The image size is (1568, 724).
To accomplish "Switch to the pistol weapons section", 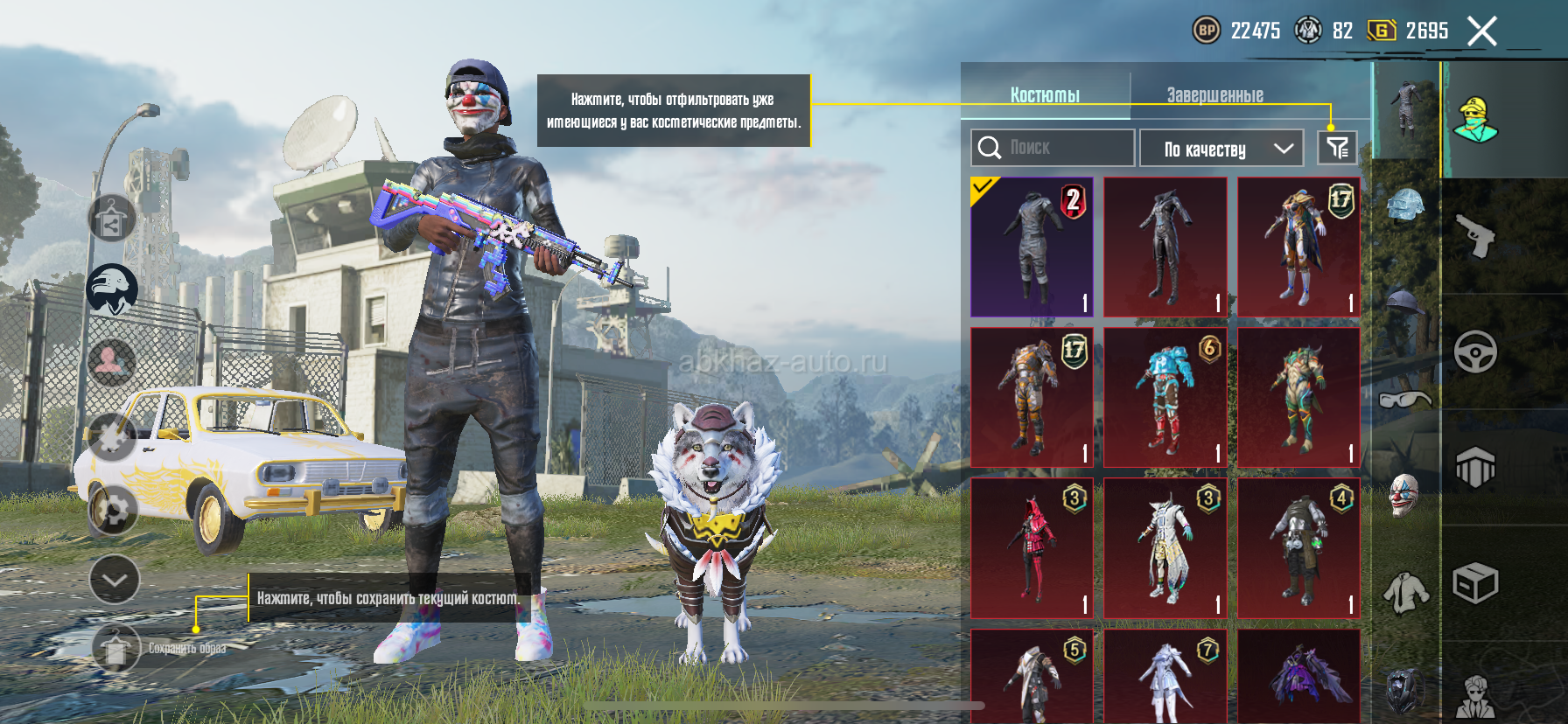I will (1475, 235).
